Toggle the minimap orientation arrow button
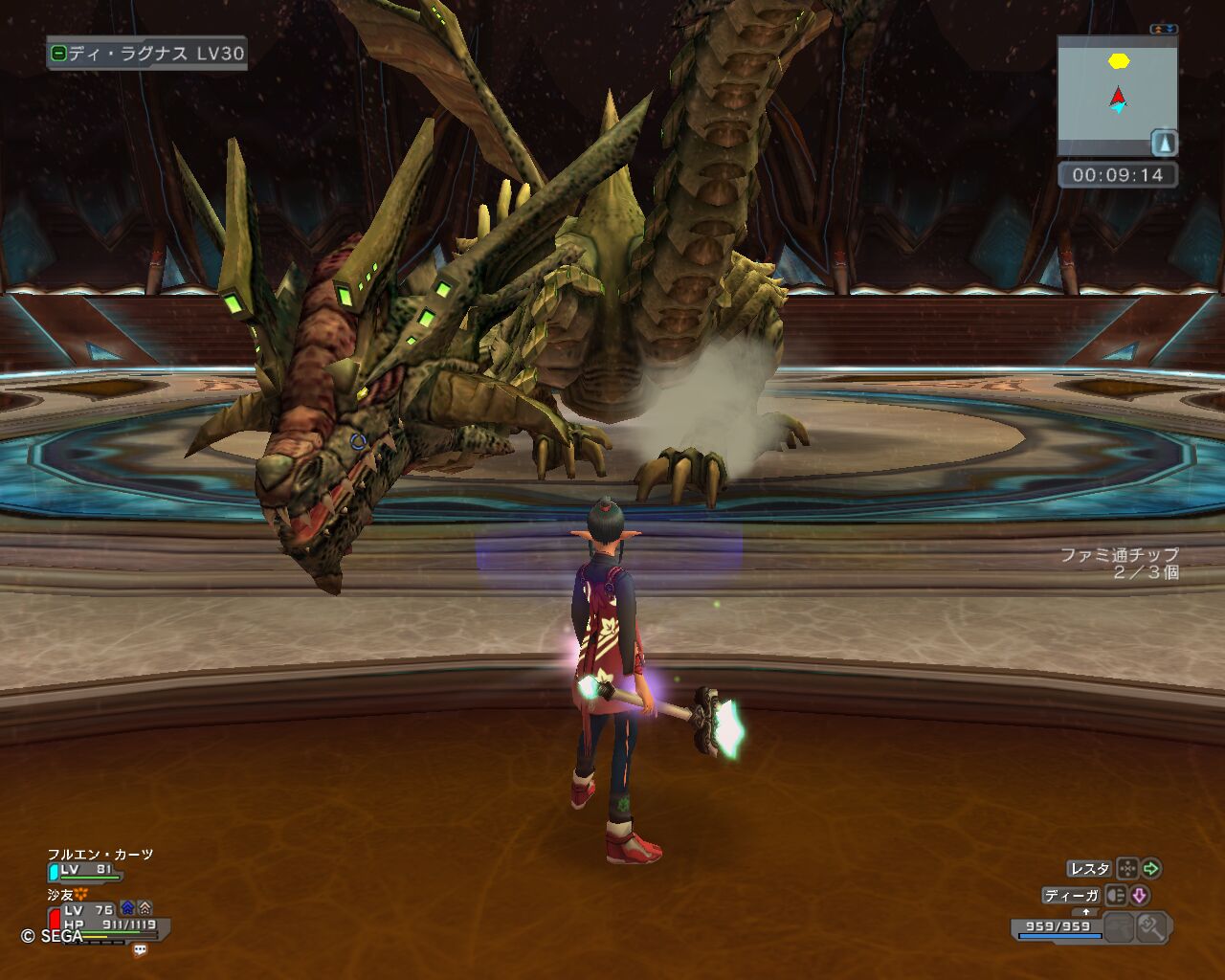 (1164, 143)
